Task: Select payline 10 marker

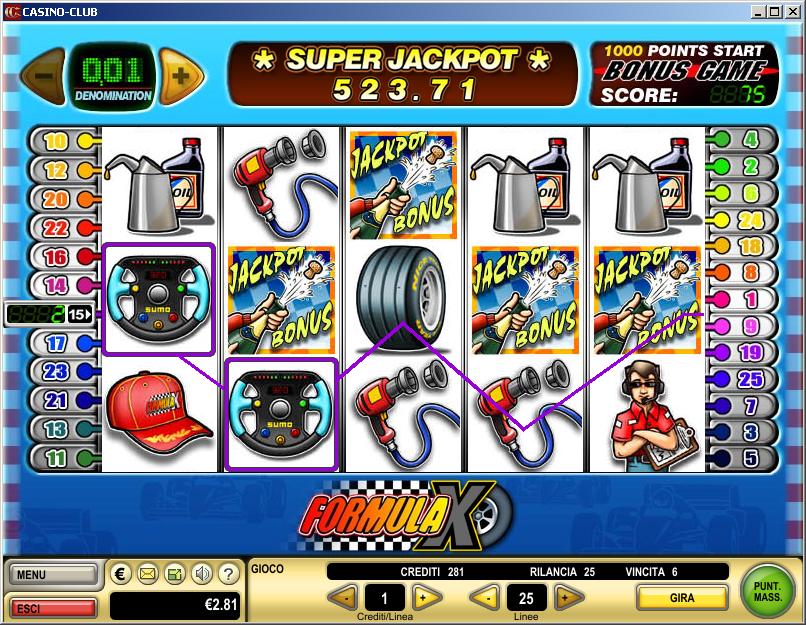Action: pos(57,141)
